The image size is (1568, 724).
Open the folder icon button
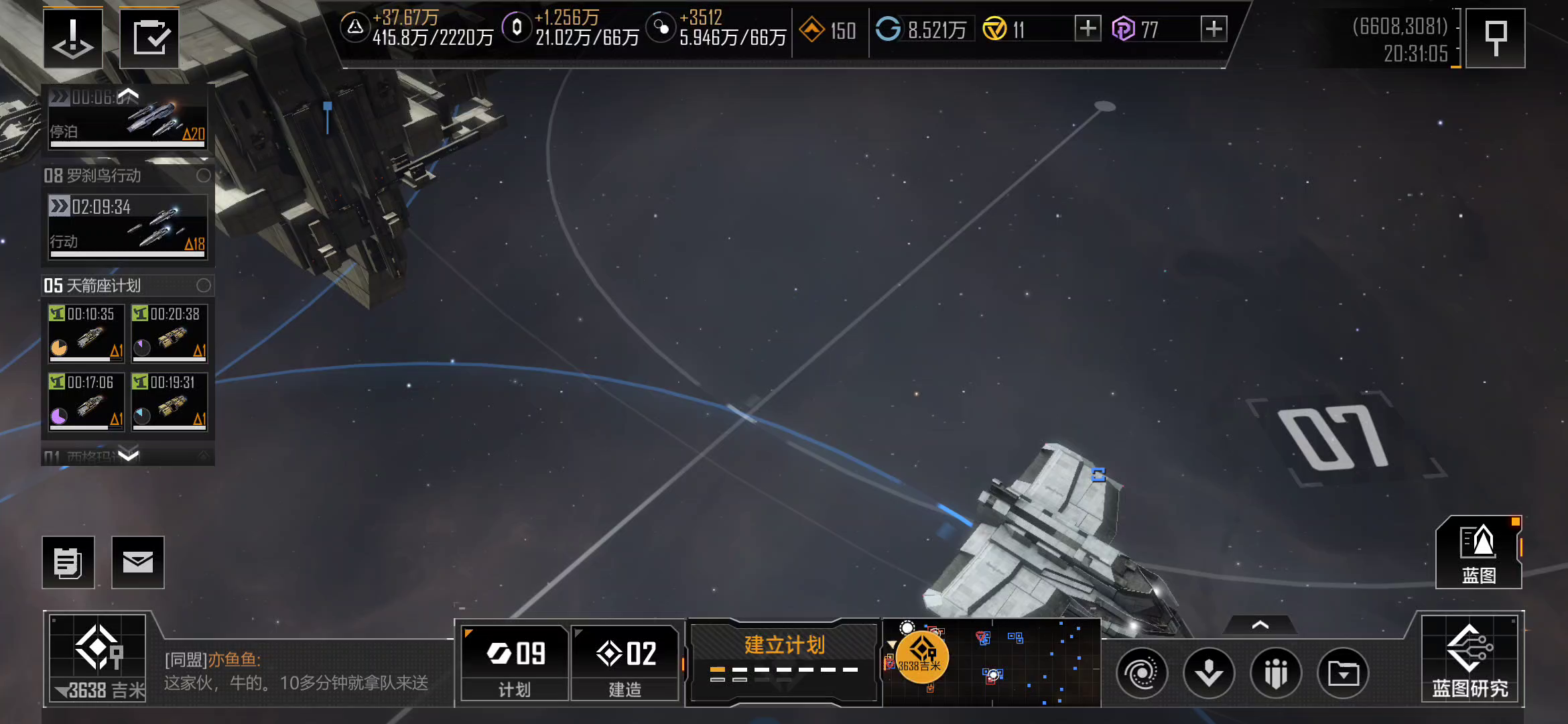[1343, 672]
